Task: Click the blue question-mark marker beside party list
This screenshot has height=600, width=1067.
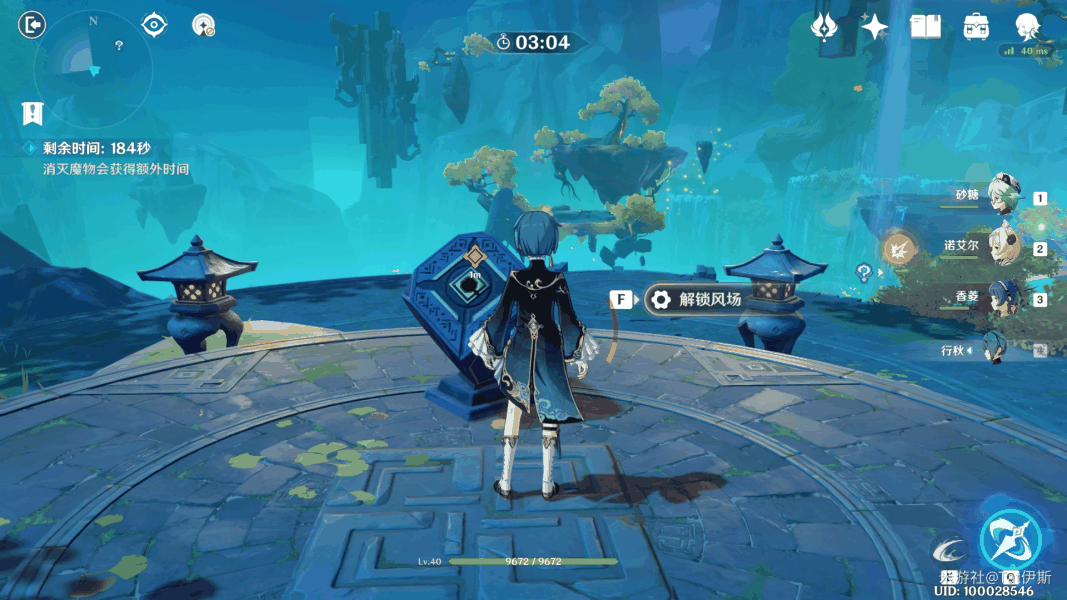Action: tap(864, 271)
